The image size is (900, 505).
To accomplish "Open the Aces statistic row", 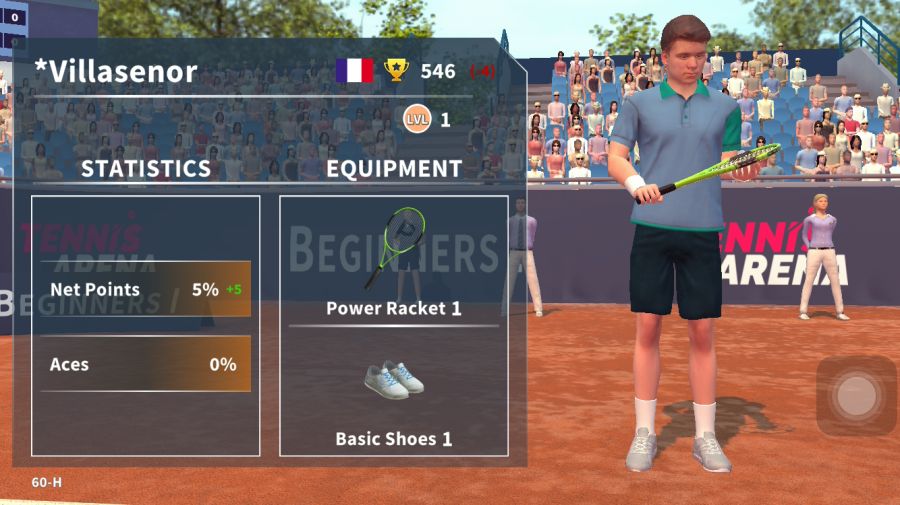I will (x=145, y=364).
